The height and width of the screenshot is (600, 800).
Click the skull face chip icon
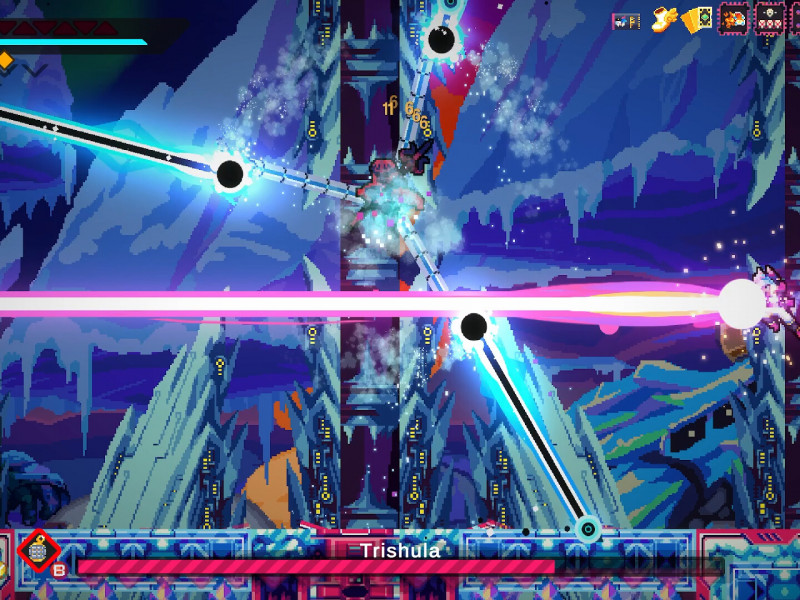point(768,18)
